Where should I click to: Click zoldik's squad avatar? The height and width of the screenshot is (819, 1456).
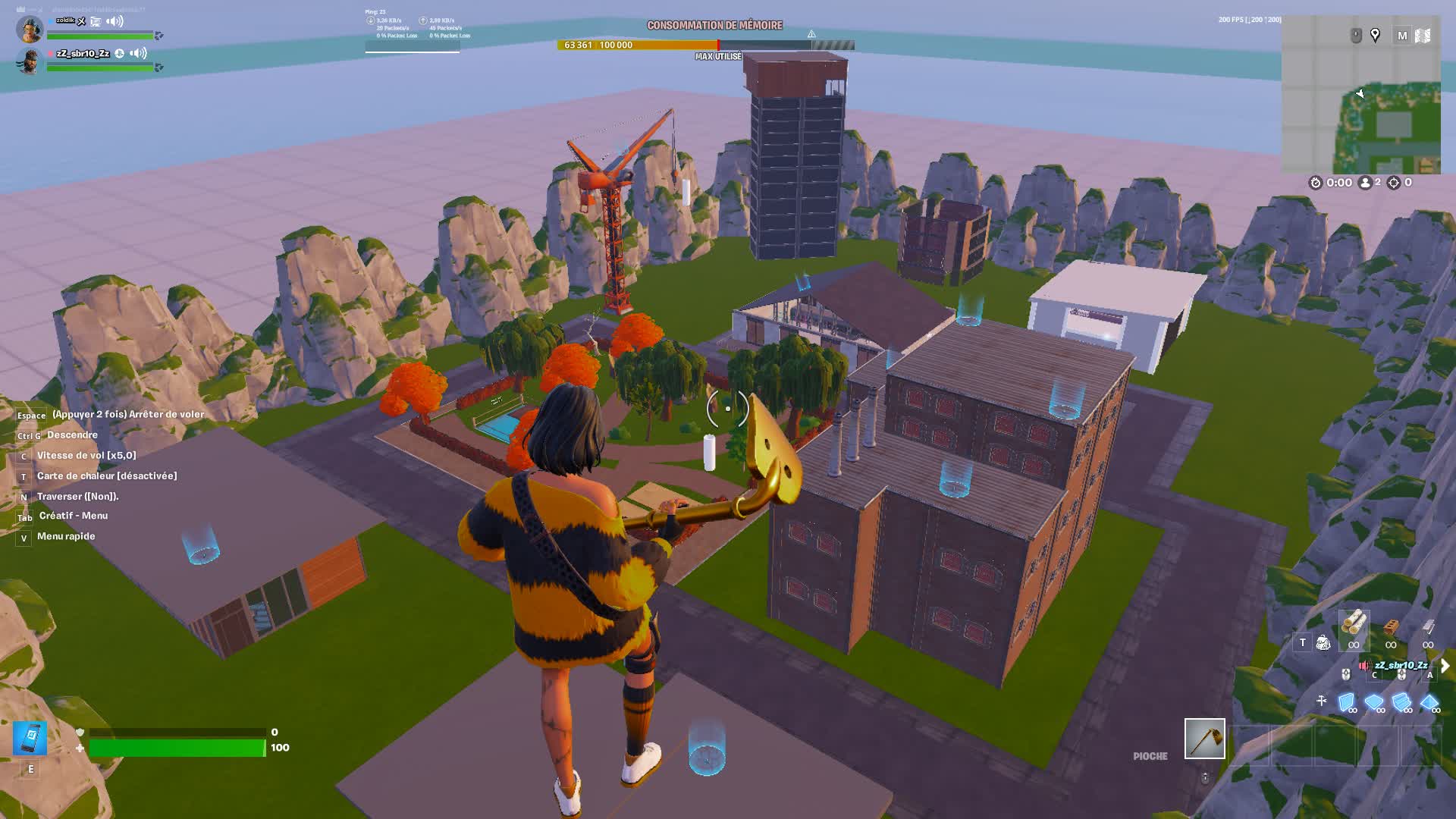coord(30,29)
